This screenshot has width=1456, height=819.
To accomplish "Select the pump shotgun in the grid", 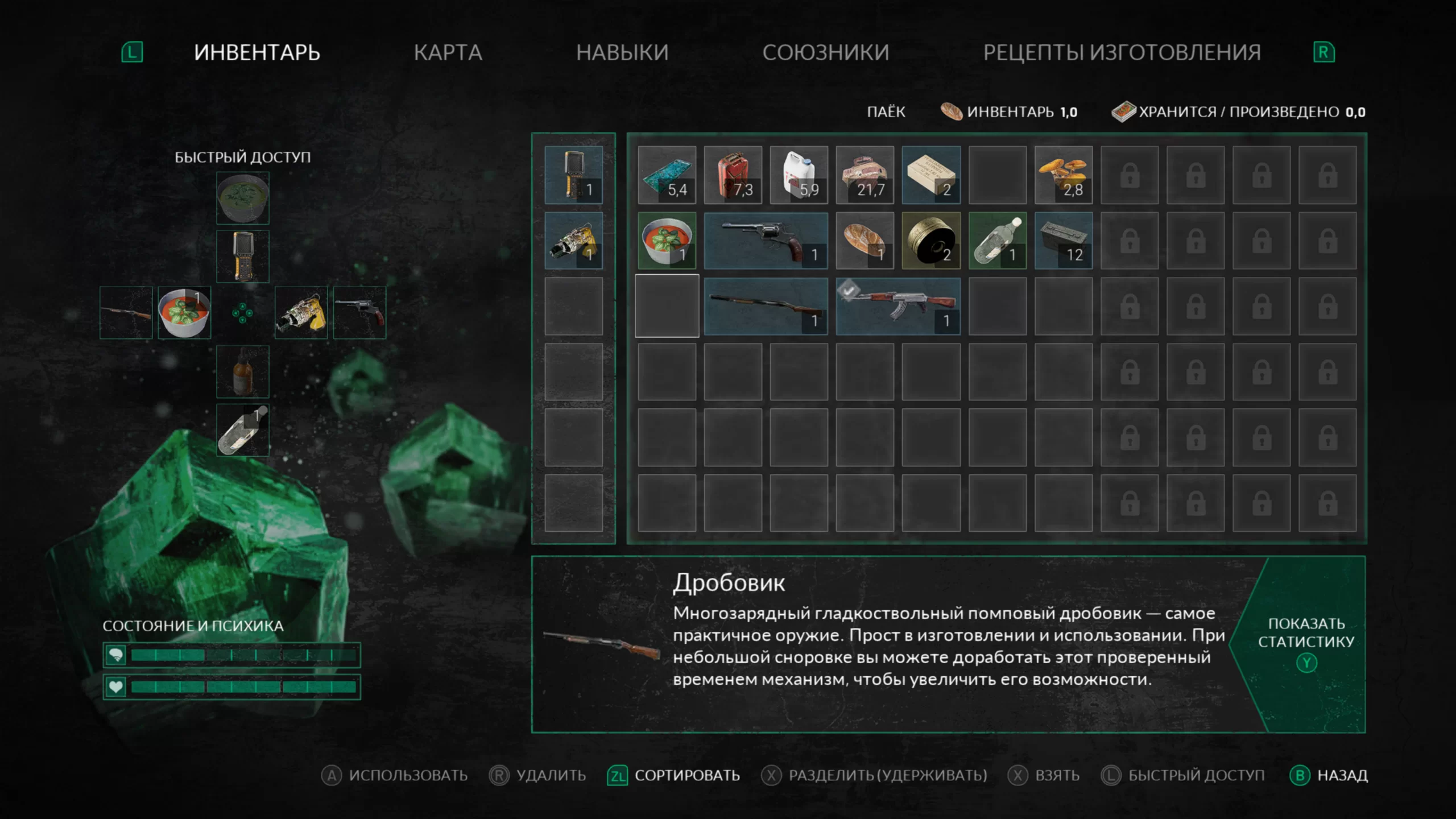I will (x=766, y=307).
